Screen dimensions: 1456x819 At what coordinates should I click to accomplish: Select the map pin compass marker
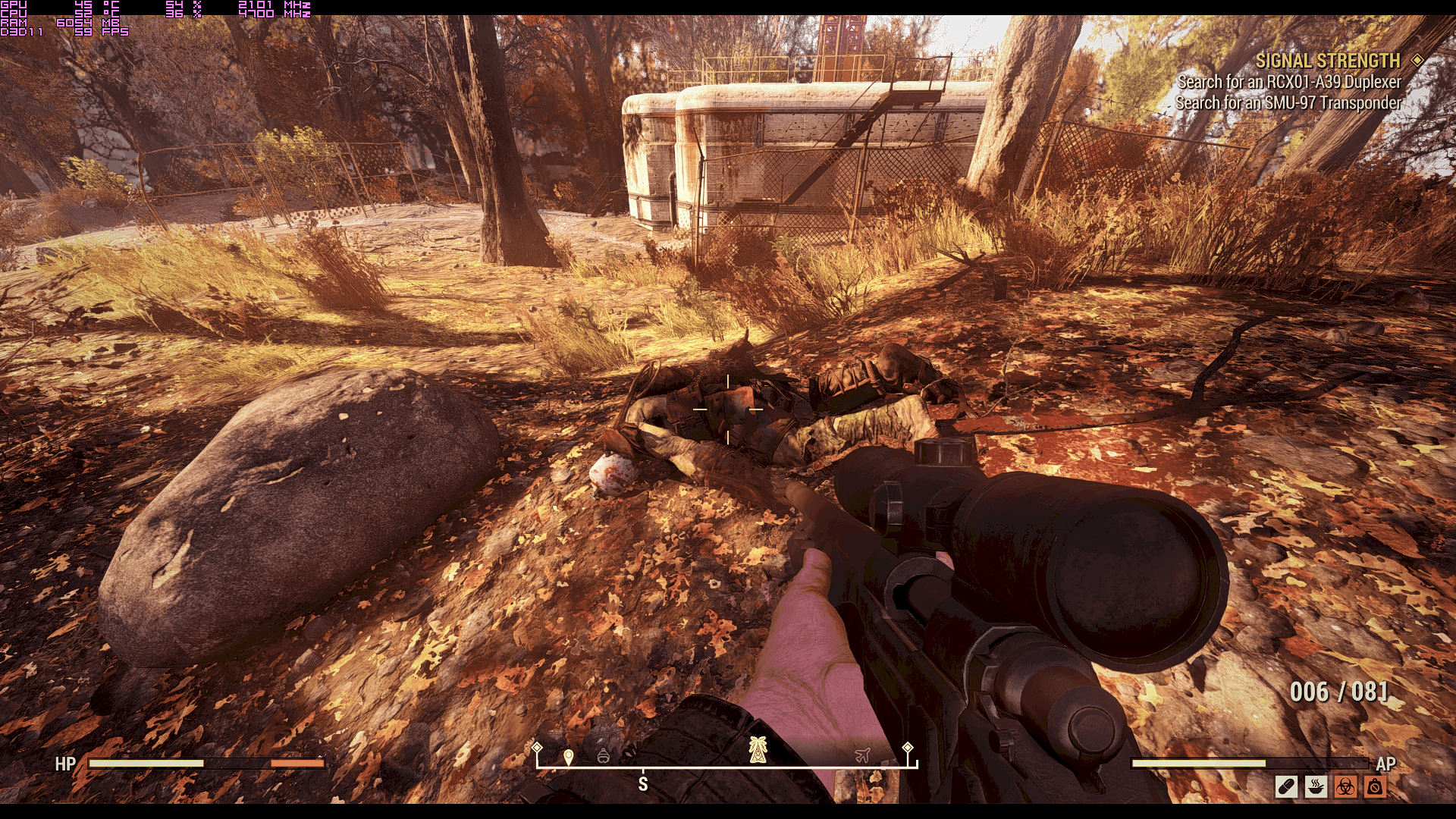(x=569, y=756)
